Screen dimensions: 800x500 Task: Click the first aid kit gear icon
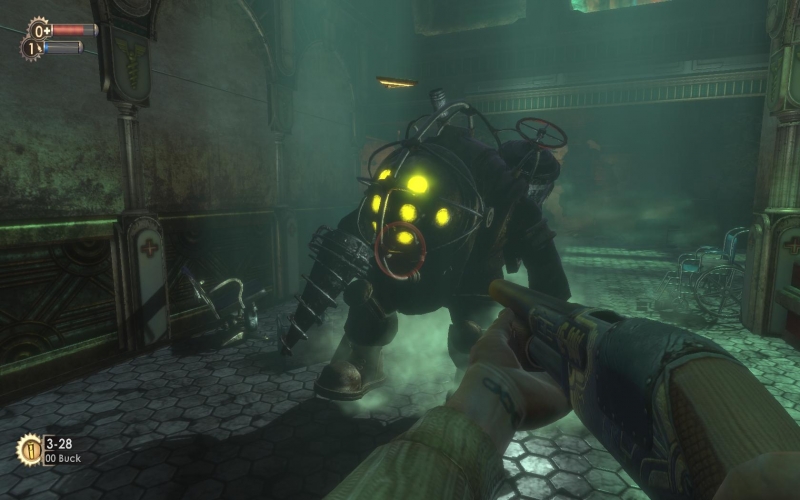(x=39, y=29)
